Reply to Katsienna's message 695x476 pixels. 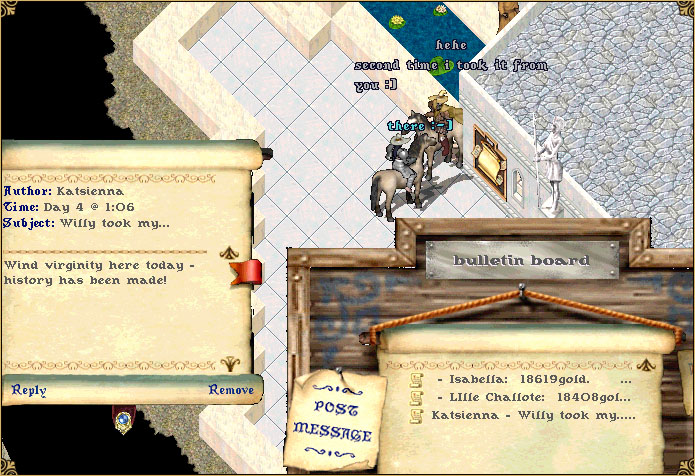tap(29, 390)
